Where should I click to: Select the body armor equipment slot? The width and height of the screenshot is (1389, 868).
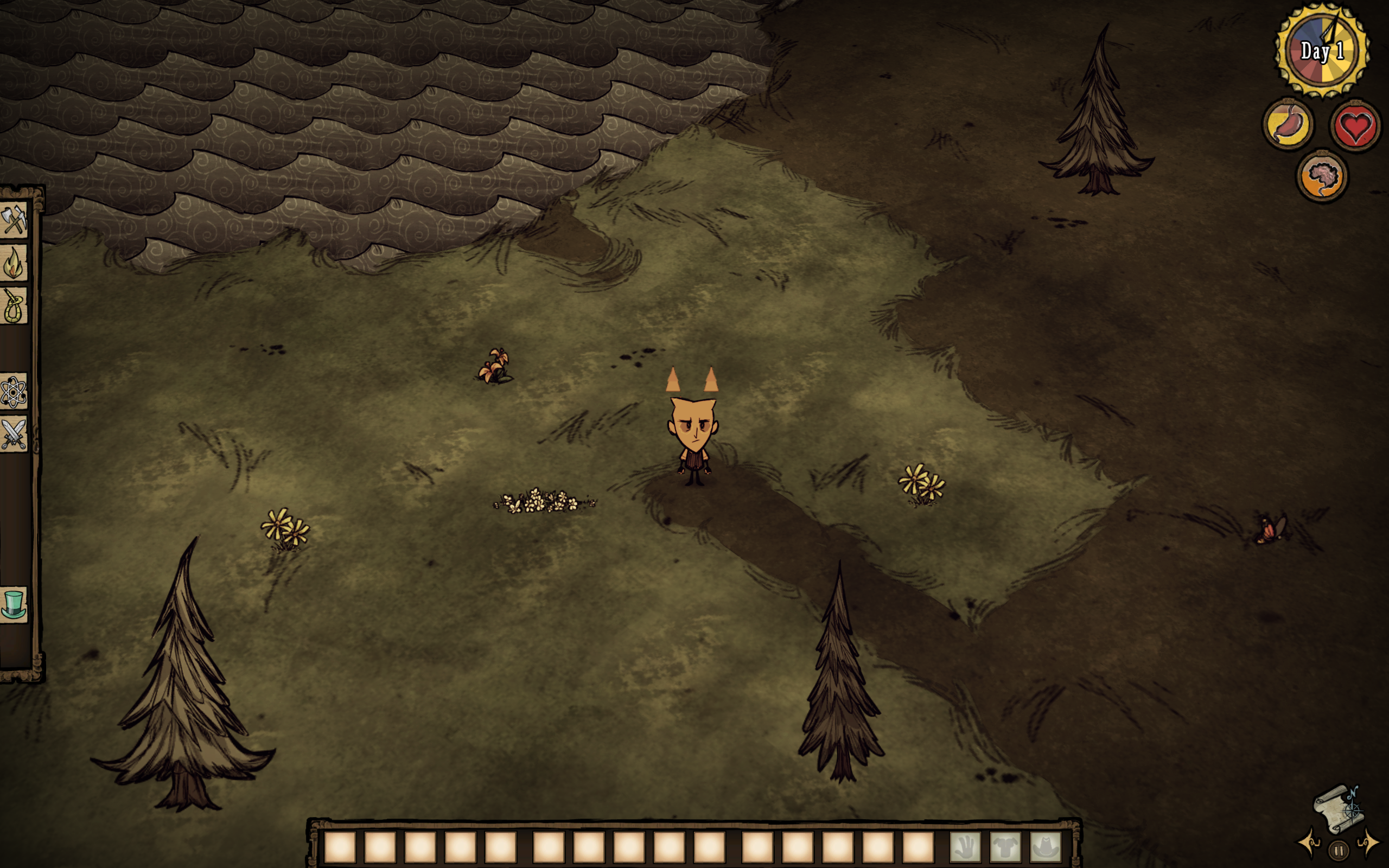pos(1005,847)
